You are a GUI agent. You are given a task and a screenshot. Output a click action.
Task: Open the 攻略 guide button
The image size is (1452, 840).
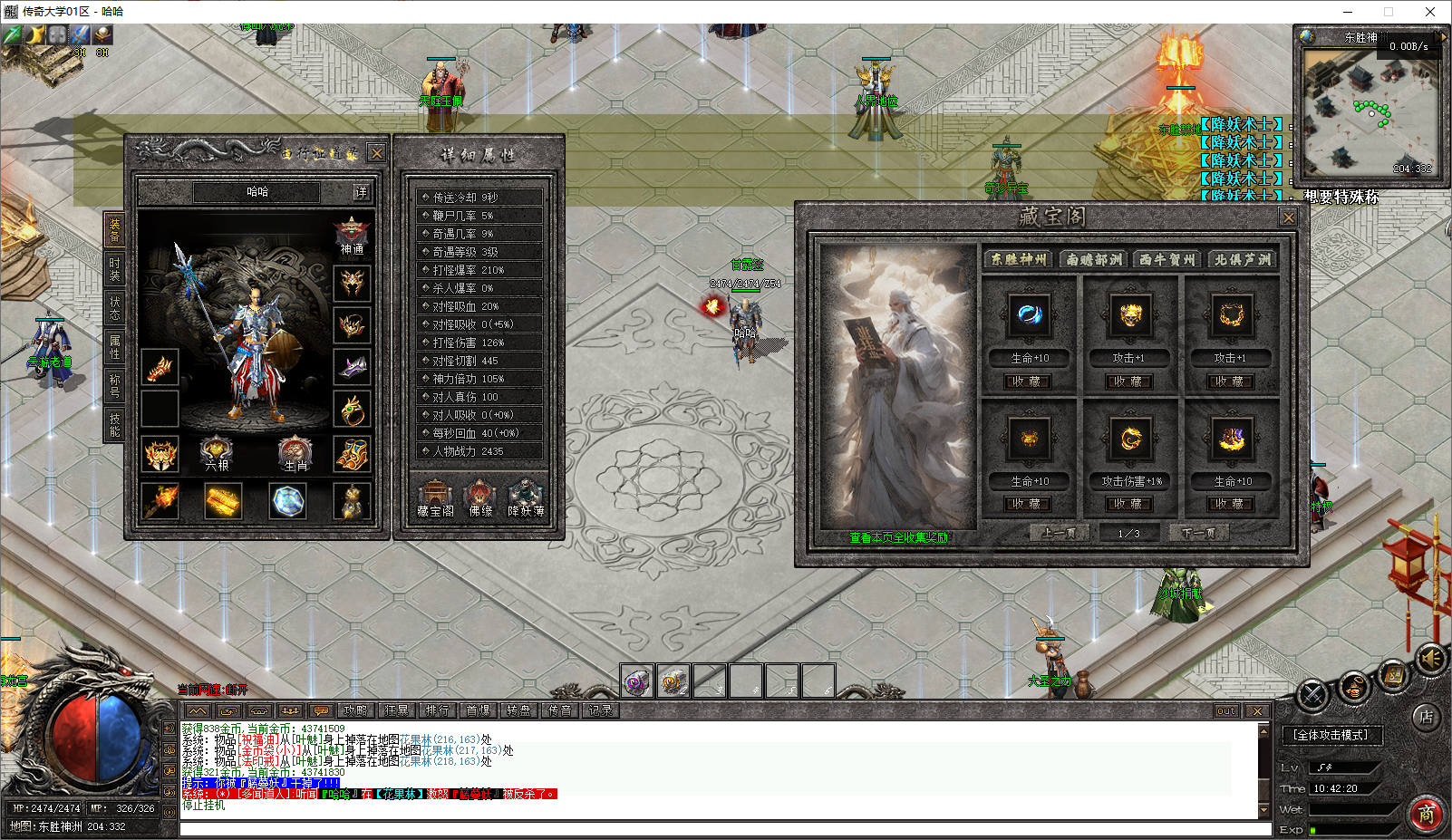click(x=355, y=710)
